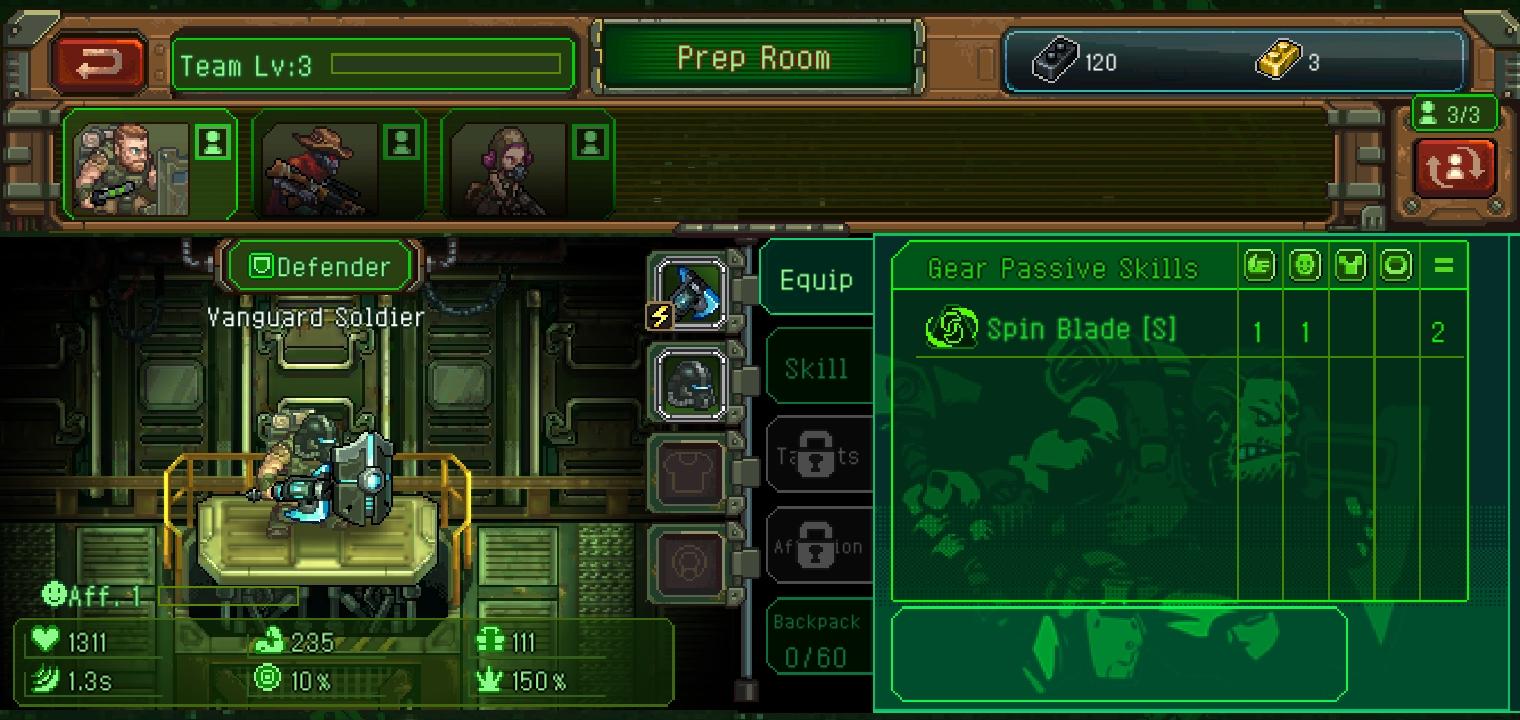Click the Defender class badge
The height and width of the screenshot is (720, 1520).
[x=319, y=267]
